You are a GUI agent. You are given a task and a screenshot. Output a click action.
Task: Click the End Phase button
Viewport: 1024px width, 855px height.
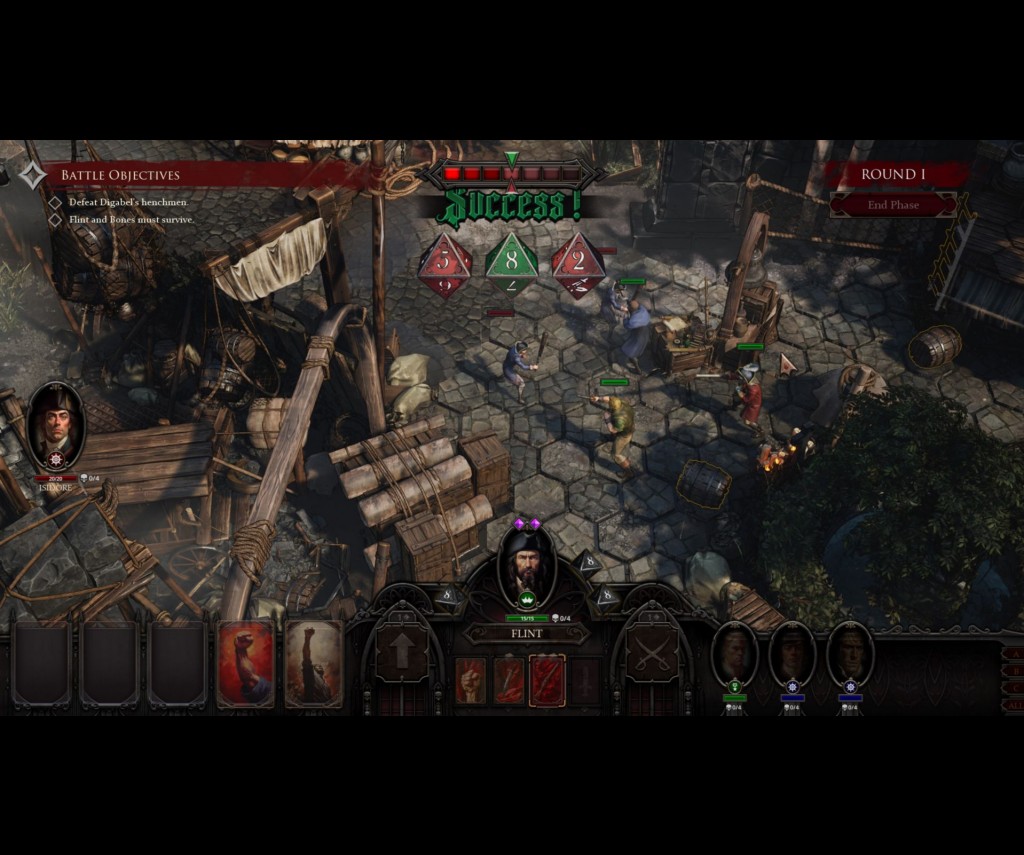pyautogui.click(x=893, y=204)
